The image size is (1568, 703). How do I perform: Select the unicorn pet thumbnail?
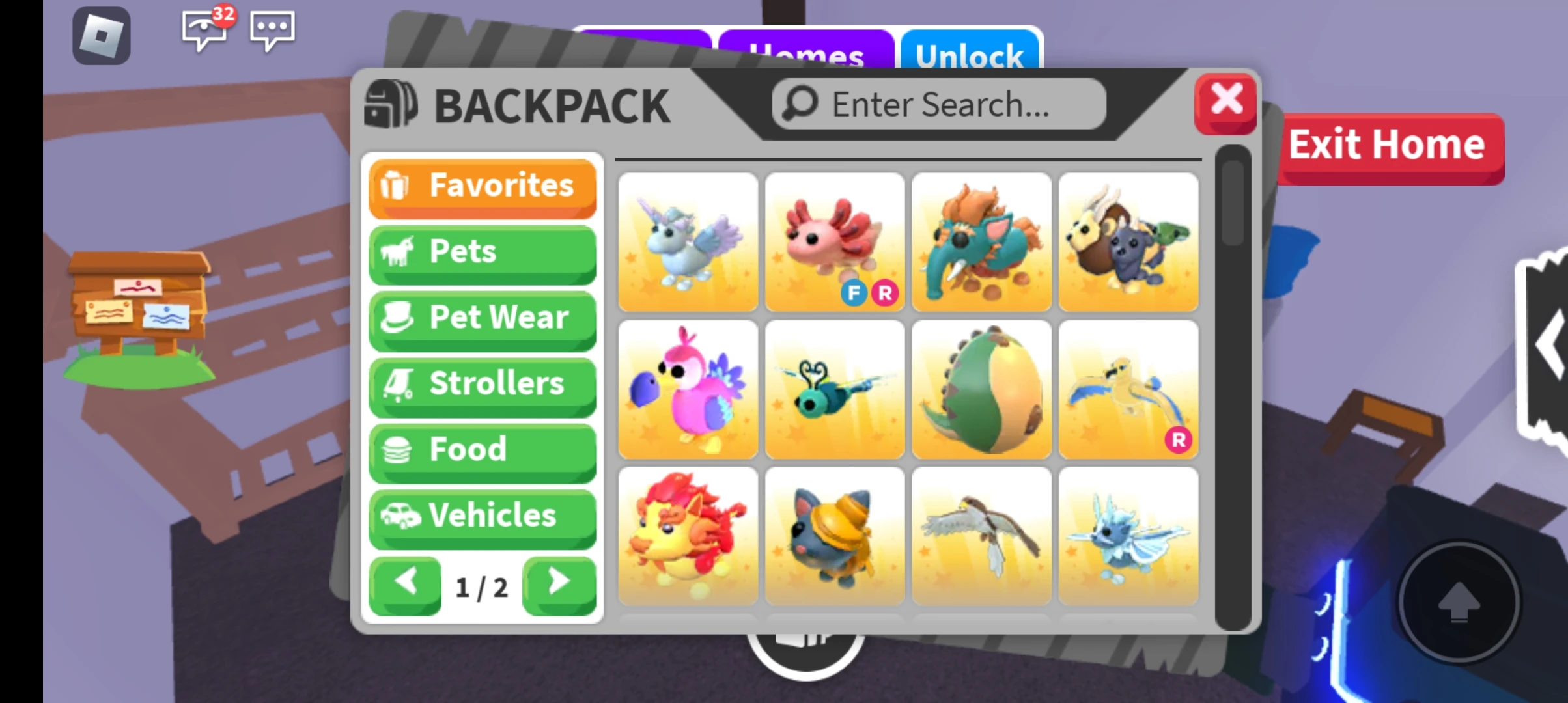(x=688, y=241)
